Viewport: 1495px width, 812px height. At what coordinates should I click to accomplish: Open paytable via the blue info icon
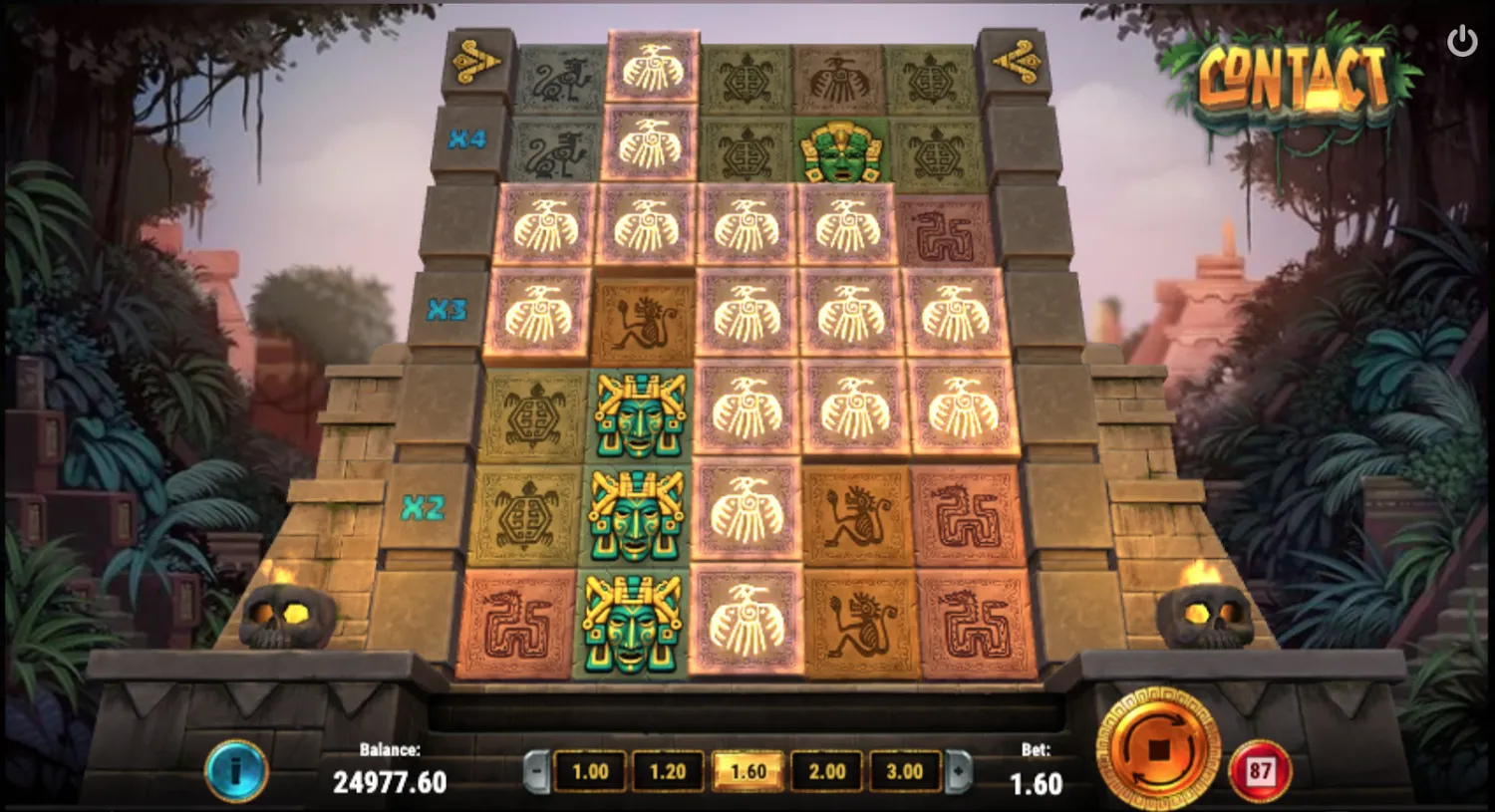coord(235,769)
